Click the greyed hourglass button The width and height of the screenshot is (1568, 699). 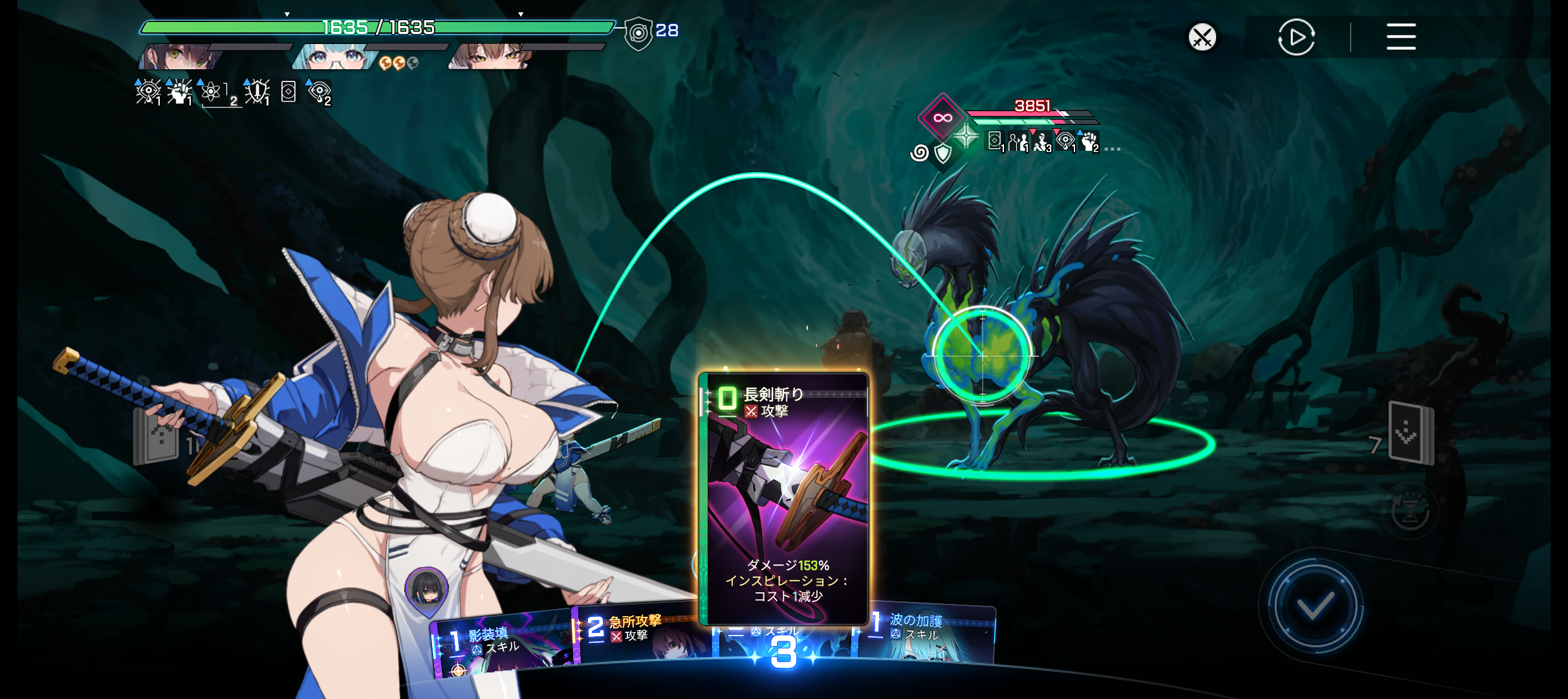point(1410,513)
